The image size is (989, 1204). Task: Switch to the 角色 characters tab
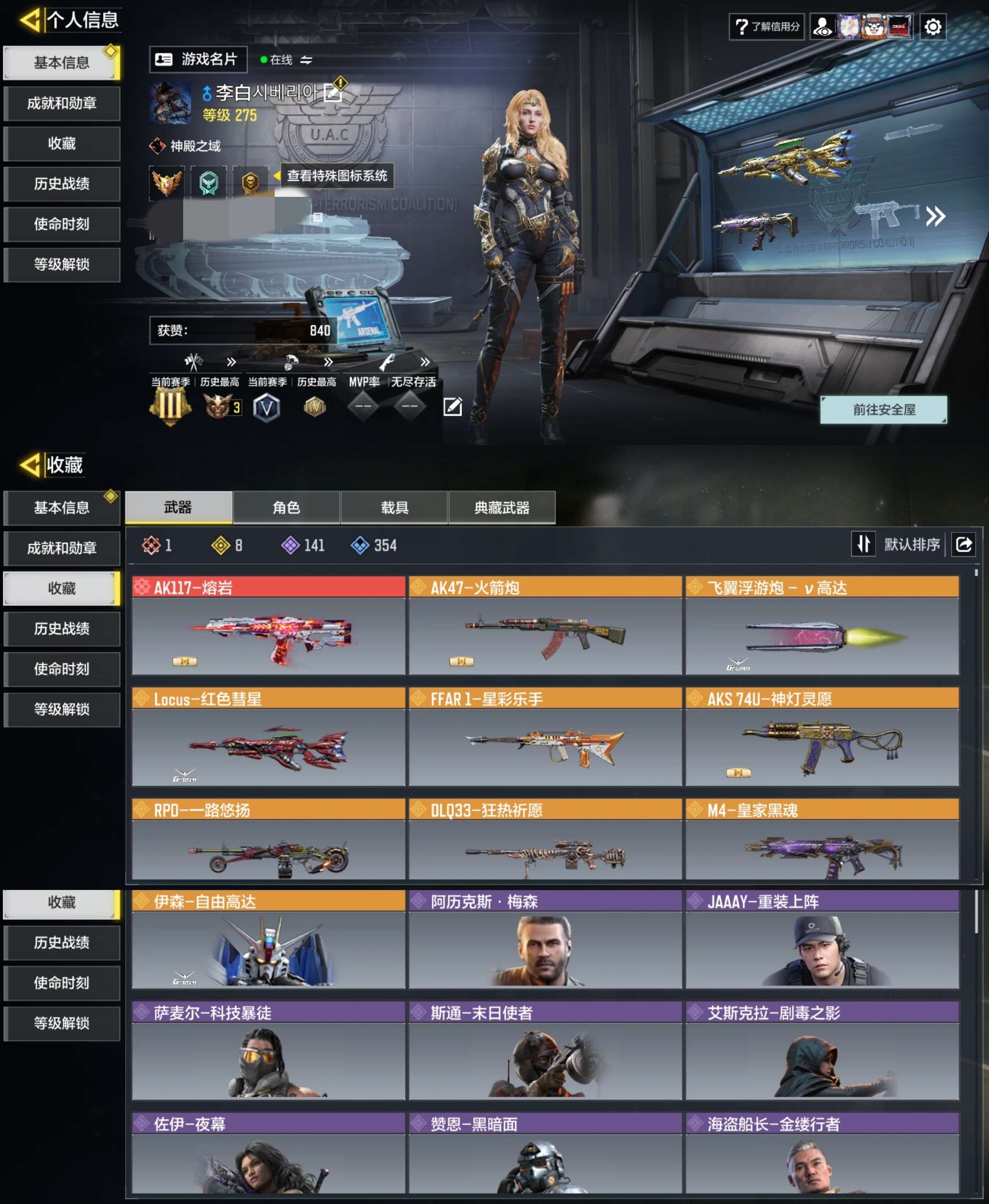[286, 507]
